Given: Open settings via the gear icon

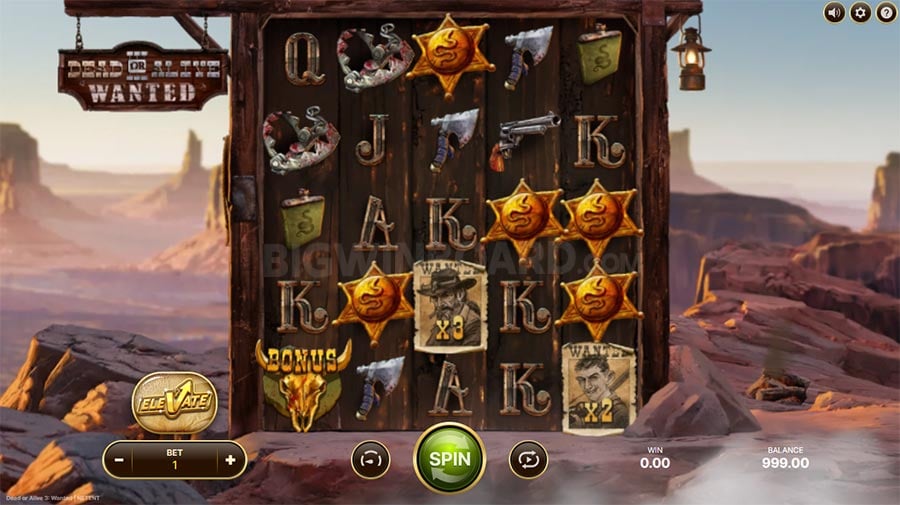Looking at the screenshot, I should point(860,13).
